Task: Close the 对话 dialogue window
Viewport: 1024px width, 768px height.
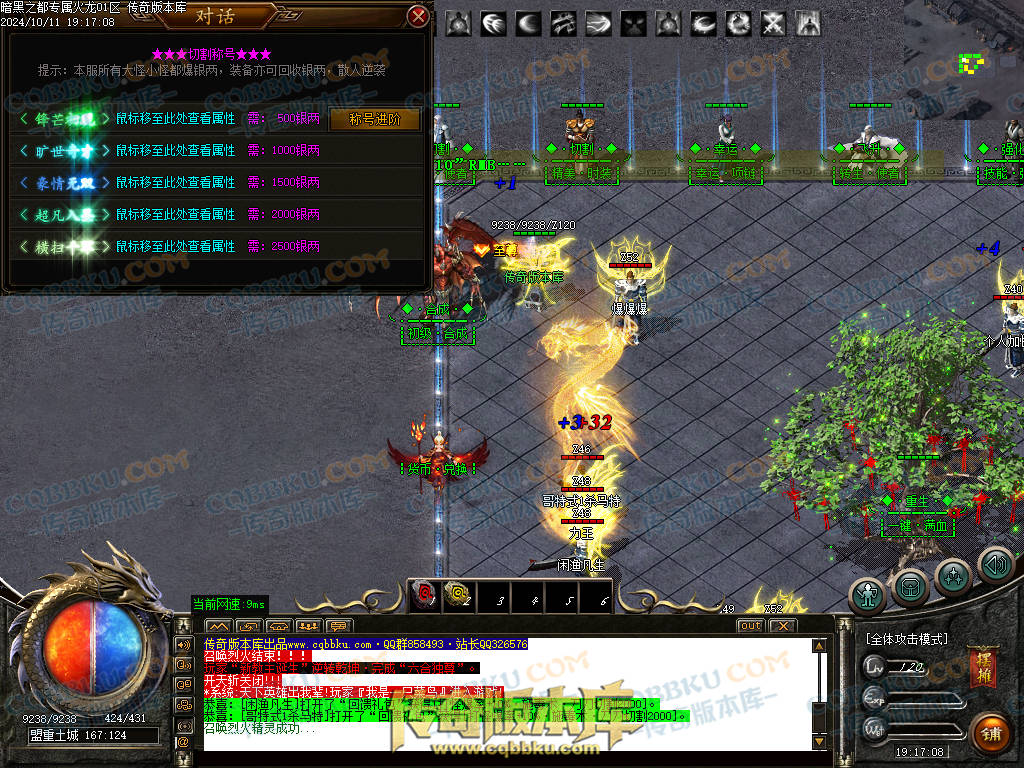Action: (419, 16)
